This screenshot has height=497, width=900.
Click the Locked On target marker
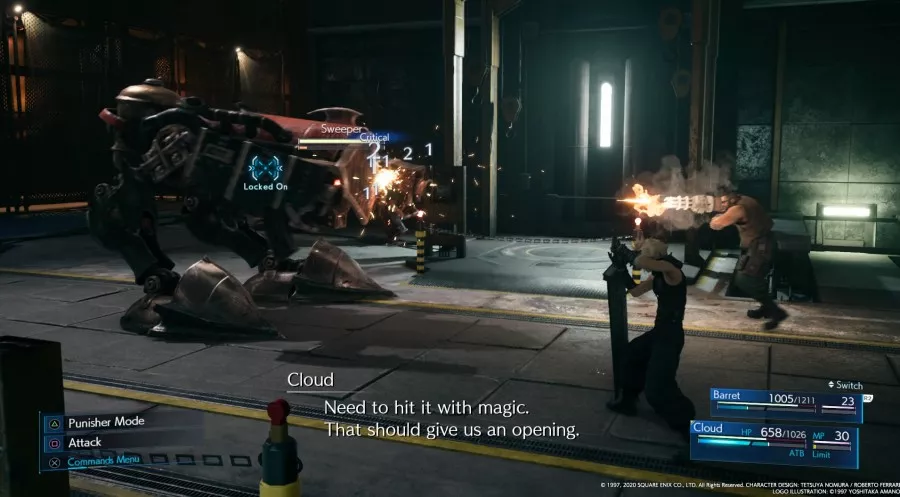pos(265,168)
